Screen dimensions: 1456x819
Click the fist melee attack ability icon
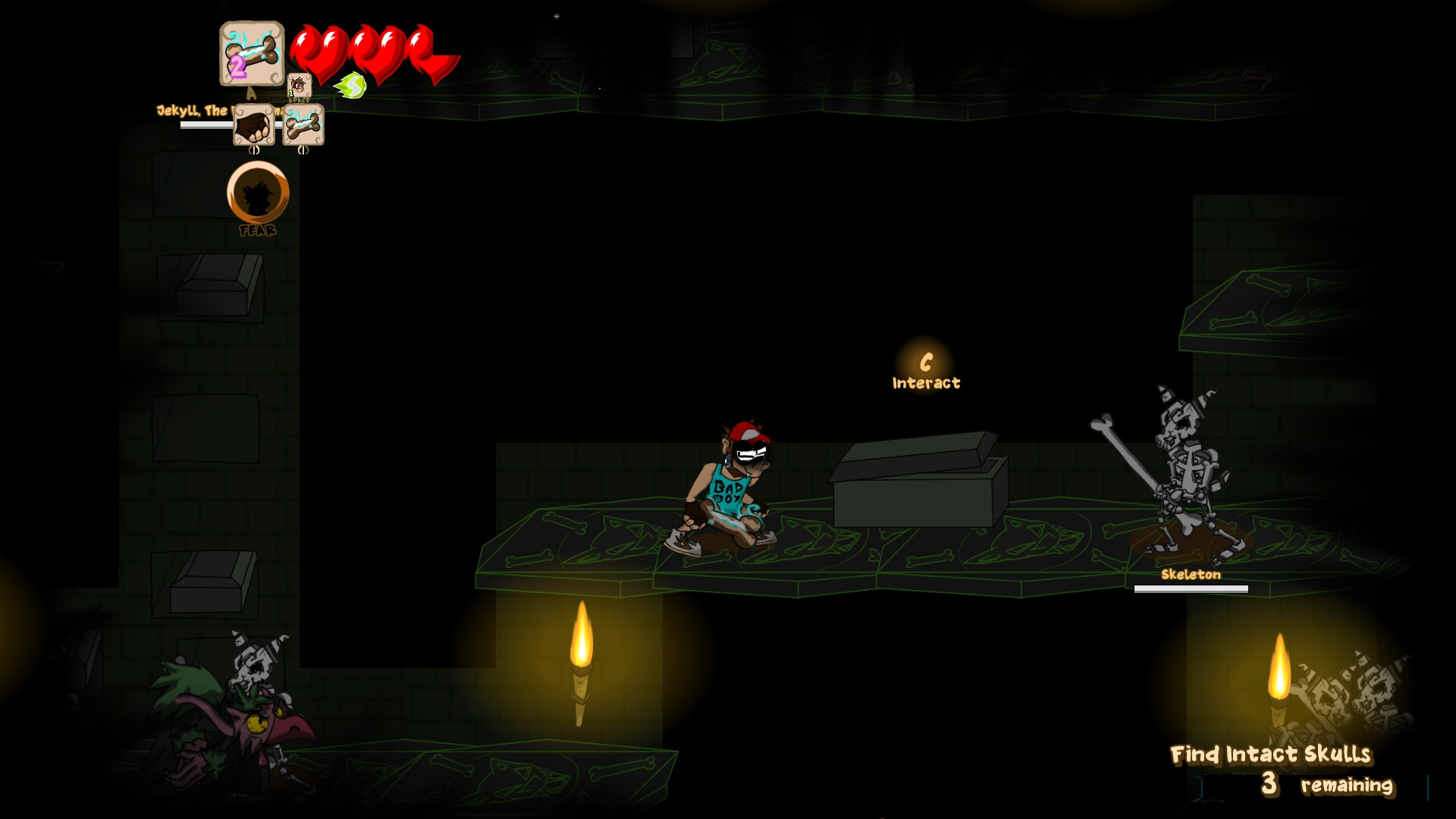click(x=254, y=126)
